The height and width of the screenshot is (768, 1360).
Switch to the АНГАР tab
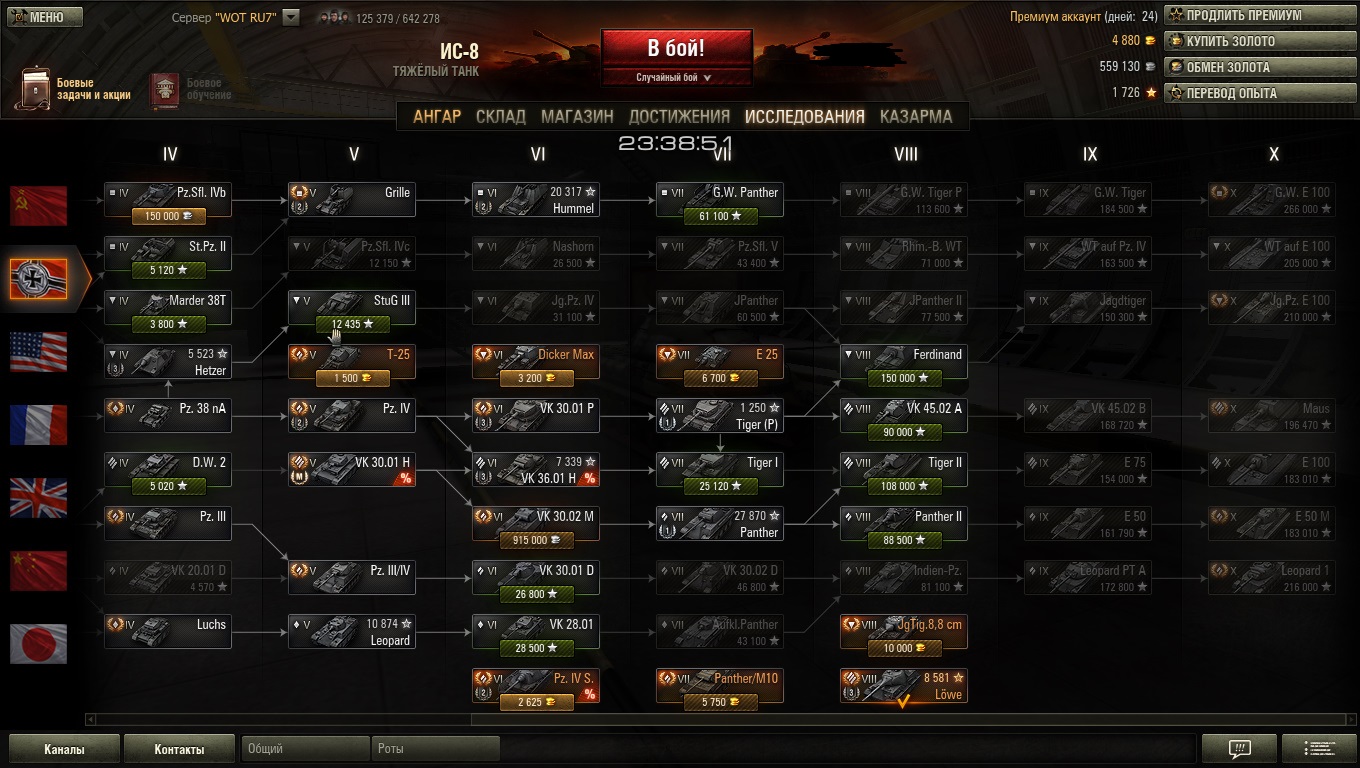tap(437, 116)
